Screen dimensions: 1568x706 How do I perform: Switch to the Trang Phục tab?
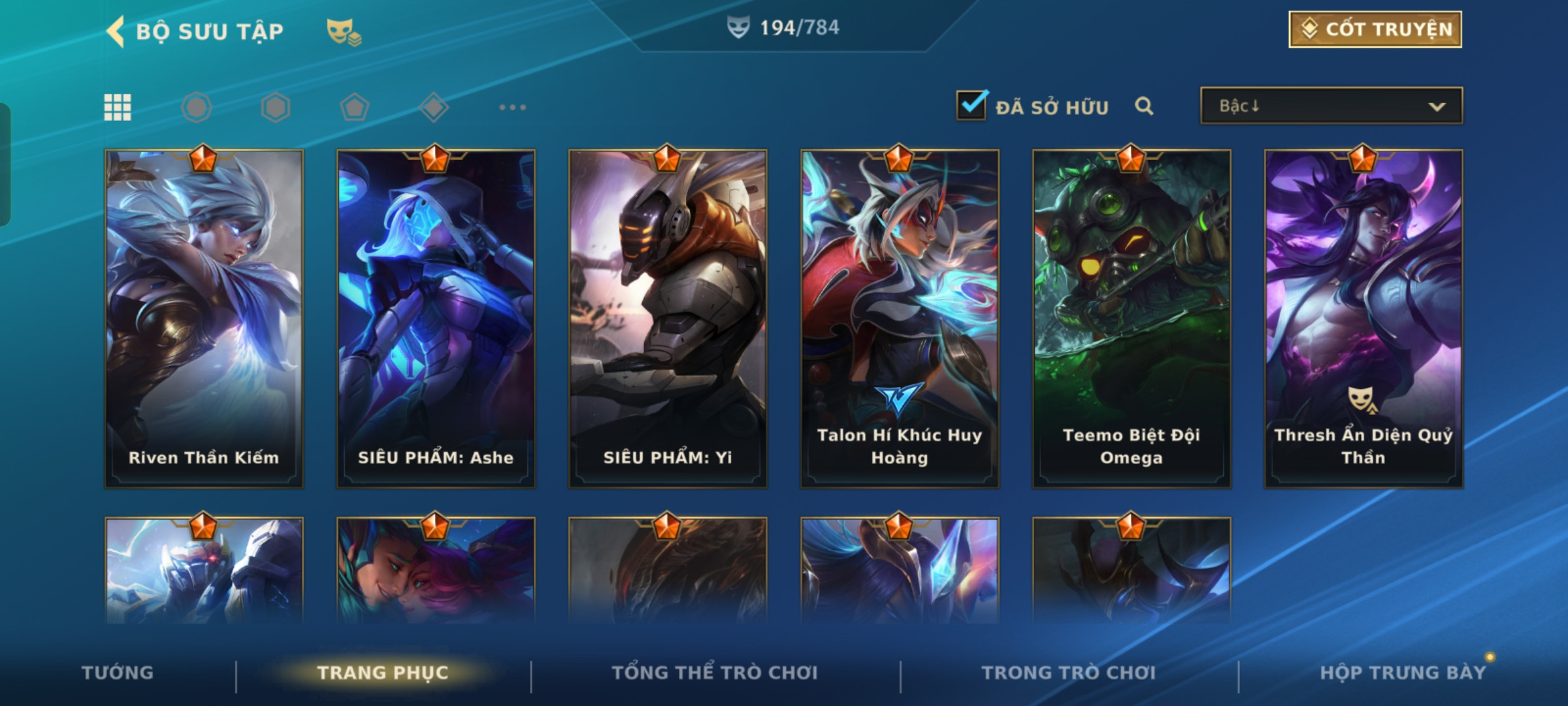click(x=383, y=673)
